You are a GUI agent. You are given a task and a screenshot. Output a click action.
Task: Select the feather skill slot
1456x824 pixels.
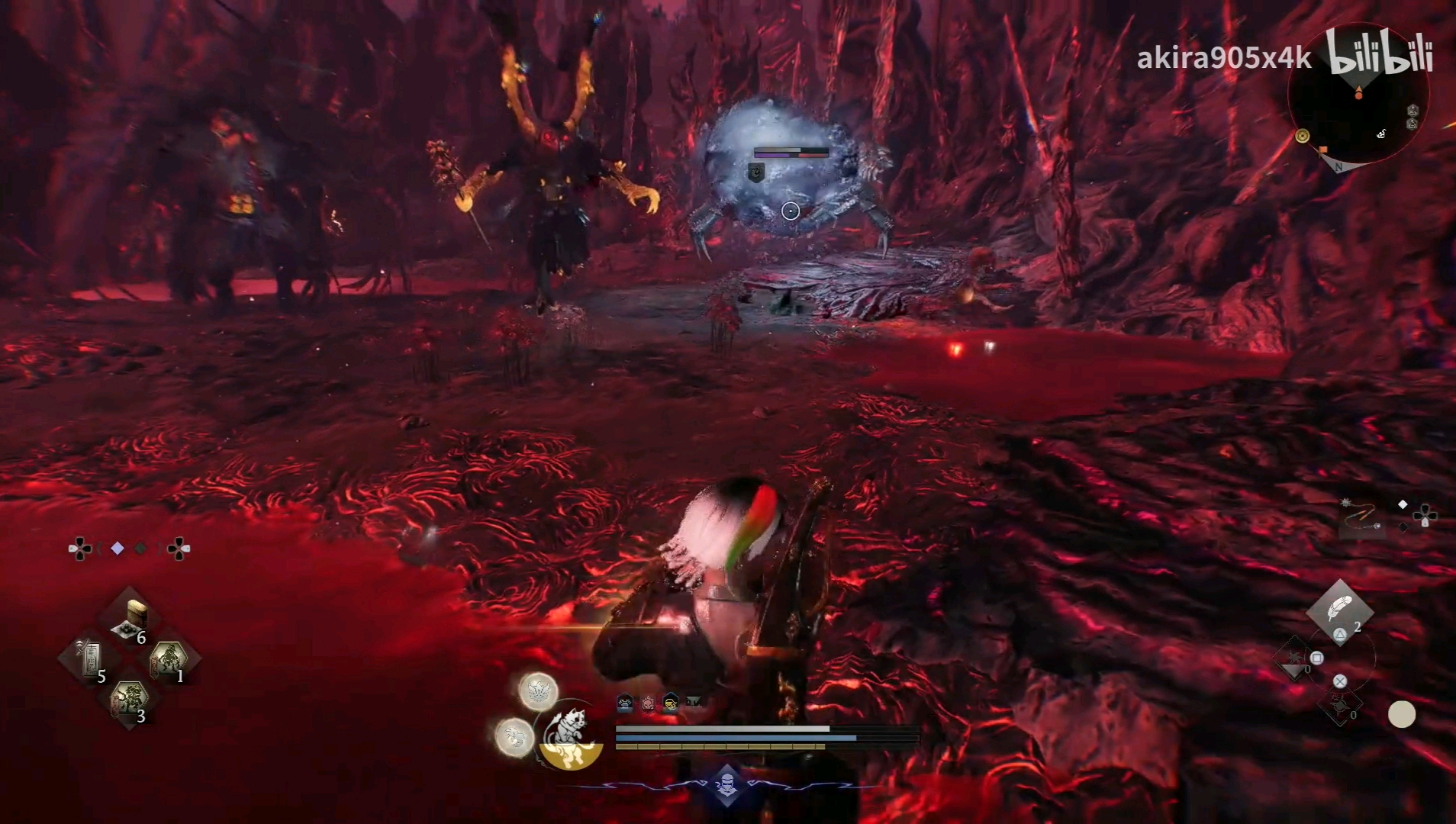click(1339, 609)
